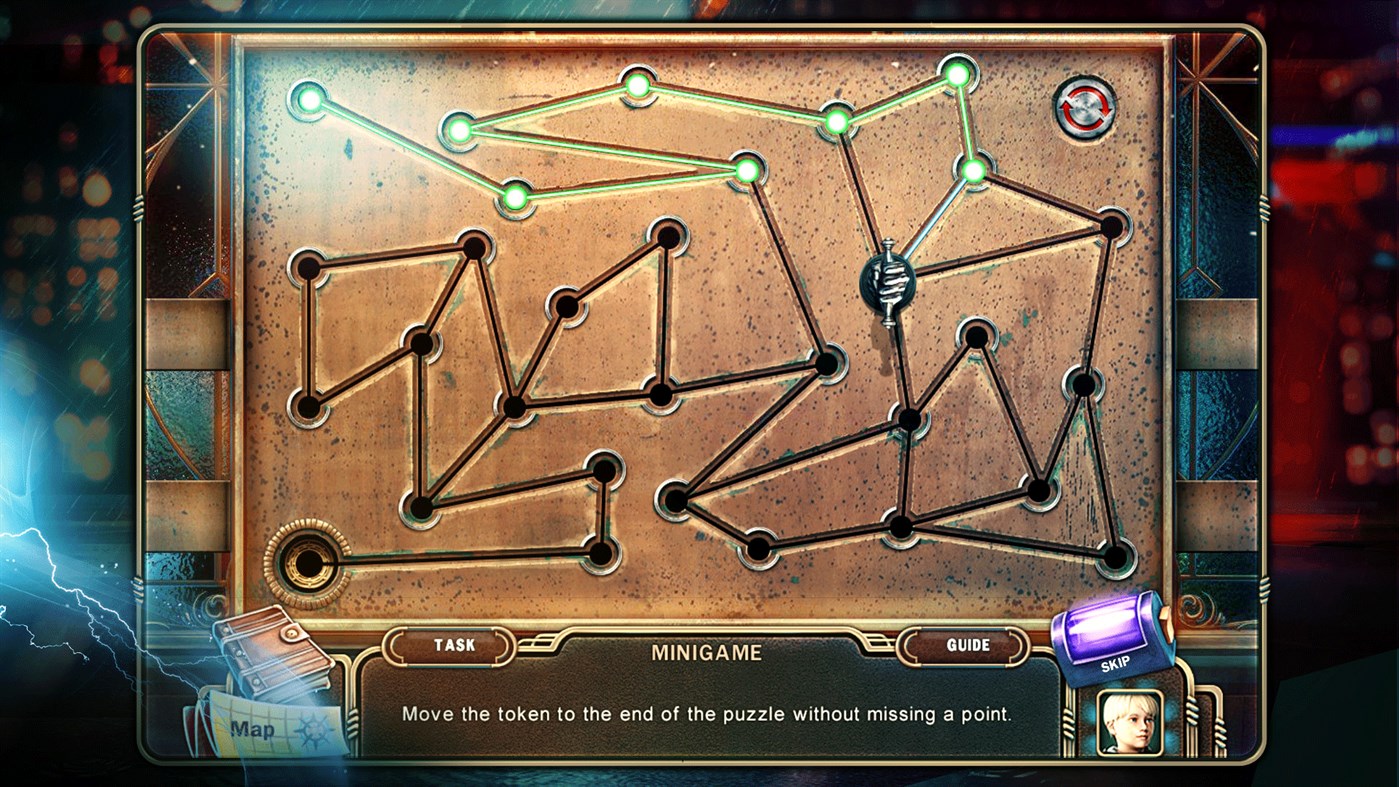Image resolution: width=1399 pixels, height=787 pixels.
Task: Reset the puzzle with the red arrows button
Action: [1085, 108]
